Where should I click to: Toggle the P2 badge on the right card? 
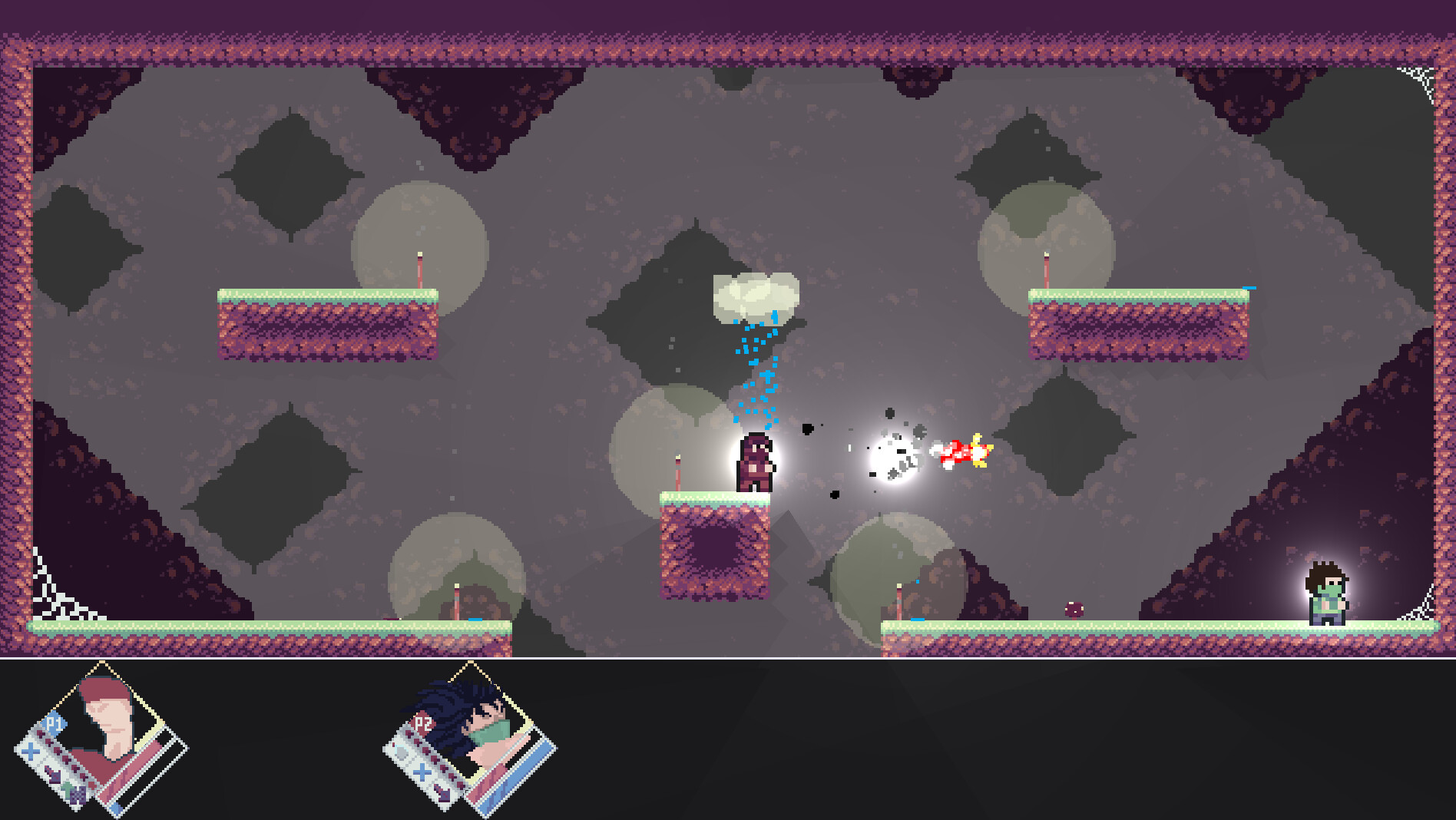pyautogui.click(x=422, y=722)
